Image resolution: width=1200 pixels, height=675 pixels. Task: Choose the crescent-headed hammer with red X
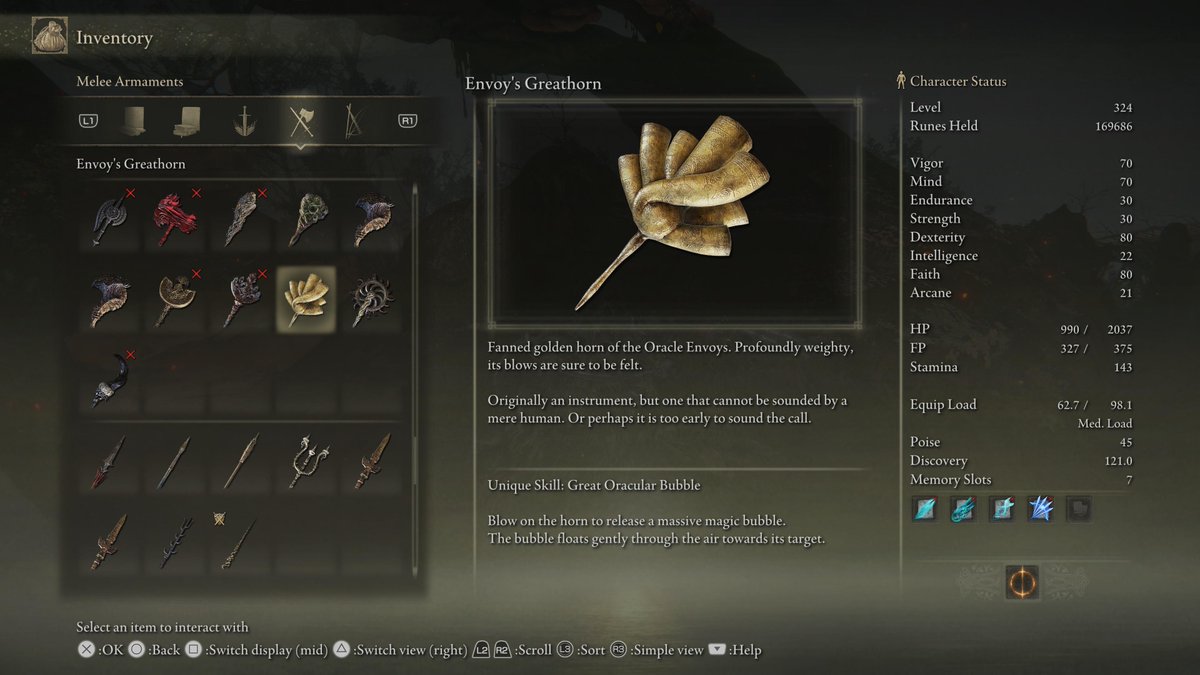click(x=174, y=300)
